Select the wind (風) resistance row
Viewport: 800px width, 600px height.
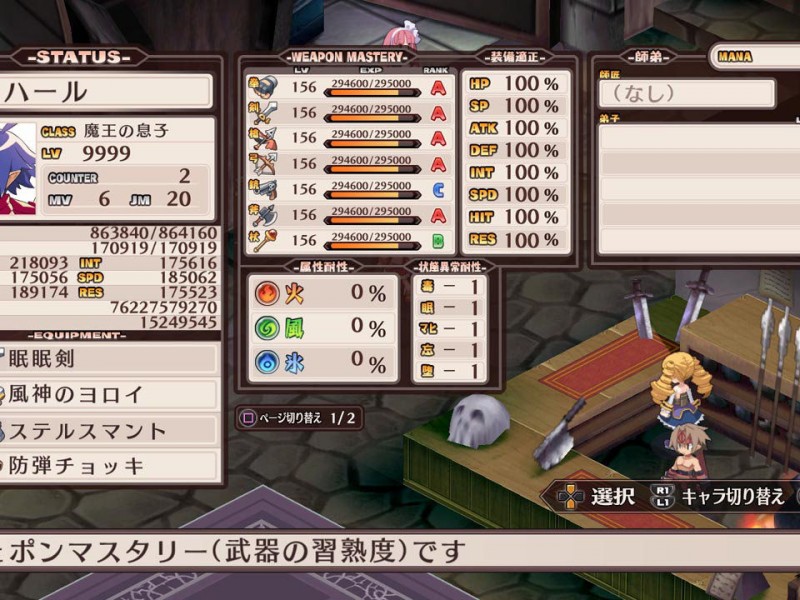pyautogui.click(x=322, y=328)
